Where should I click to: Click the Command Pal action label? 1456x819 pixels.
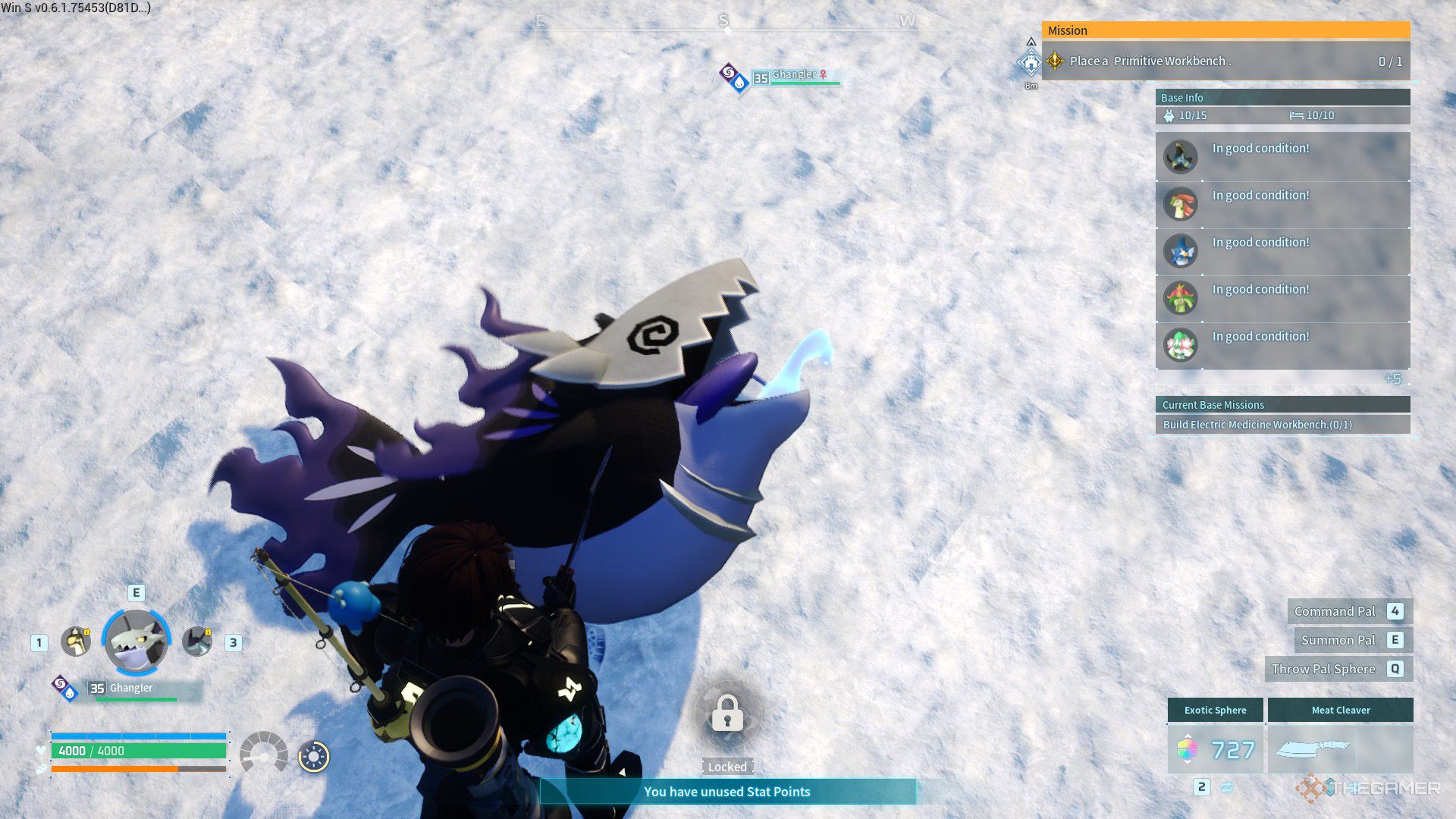tap(1335, 611)
